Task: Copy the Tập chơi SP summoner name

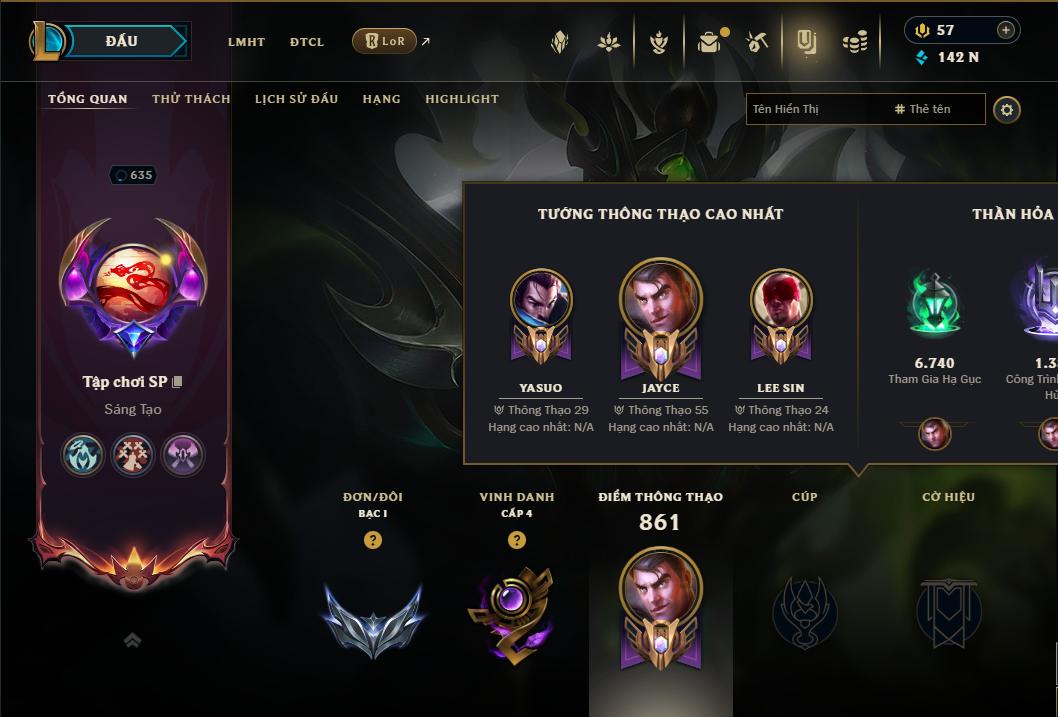Action: pos(178,382)
